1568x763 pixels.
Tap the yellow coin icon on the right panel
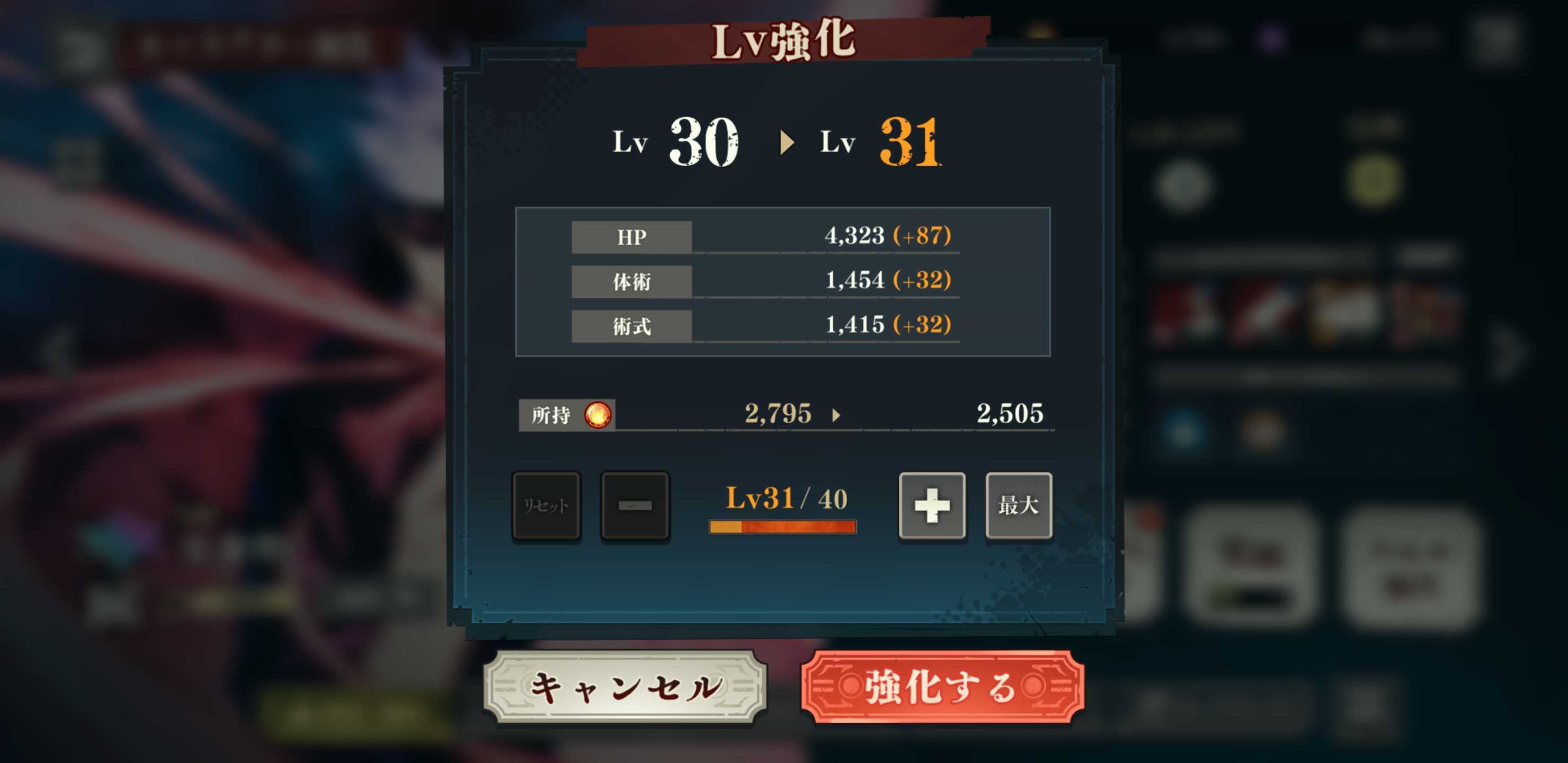[x=1376, y=180]
